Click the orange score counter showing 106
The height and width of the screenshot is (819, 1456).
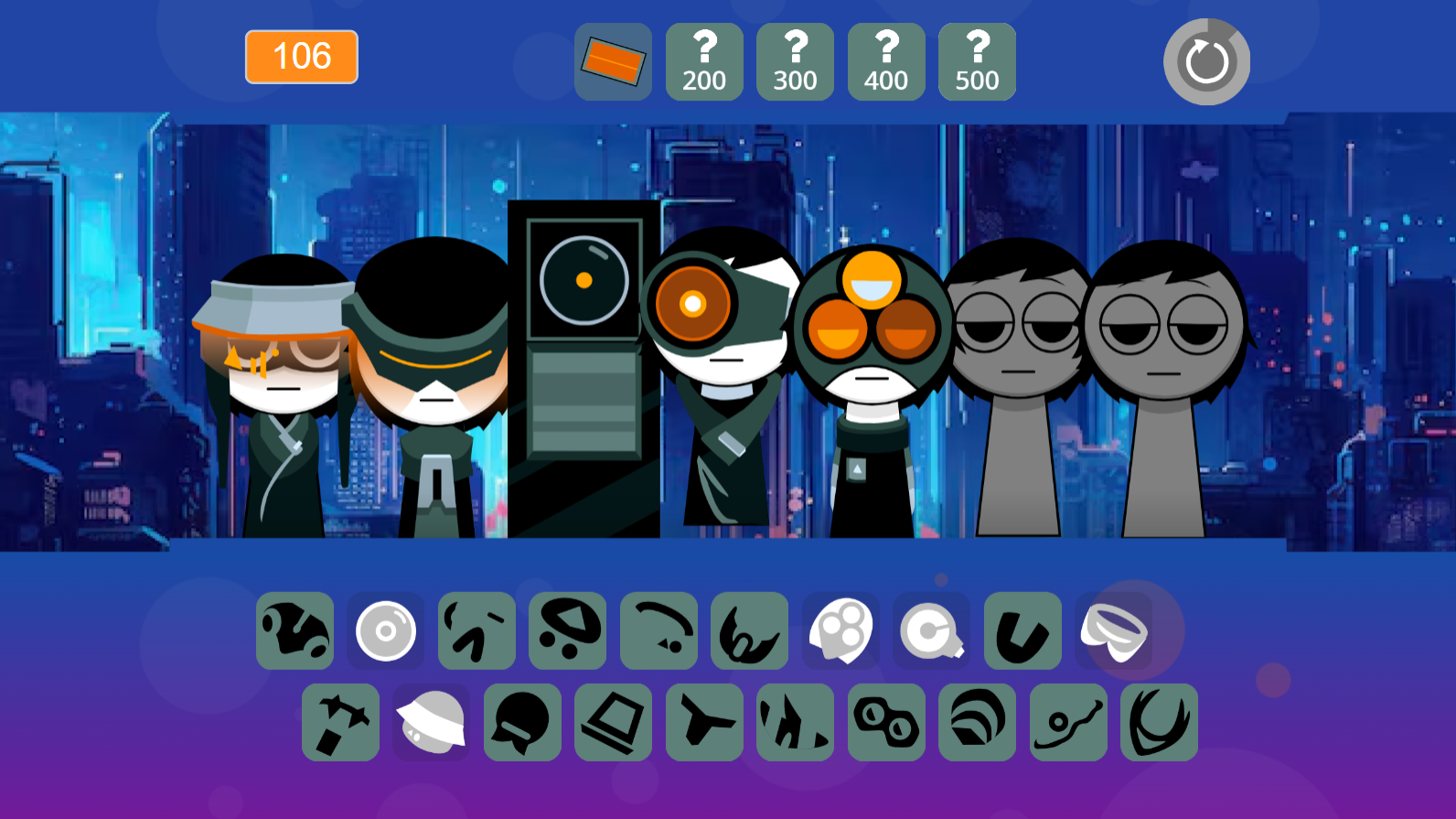point(301,57)
